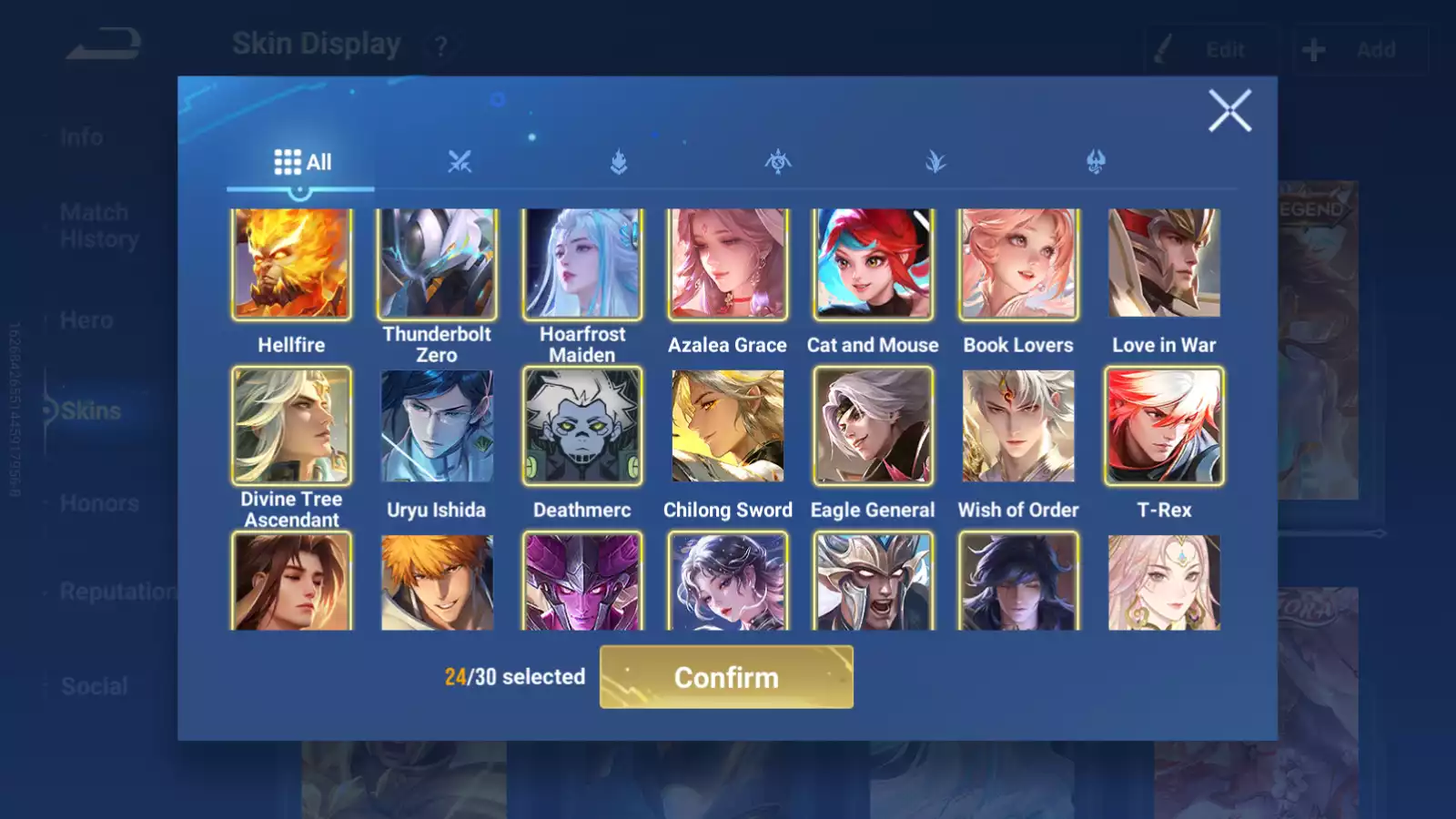Screen dimensions: 1456x819
Task: Open the Skin Display help question mark
Action: (x=440, y=45)
